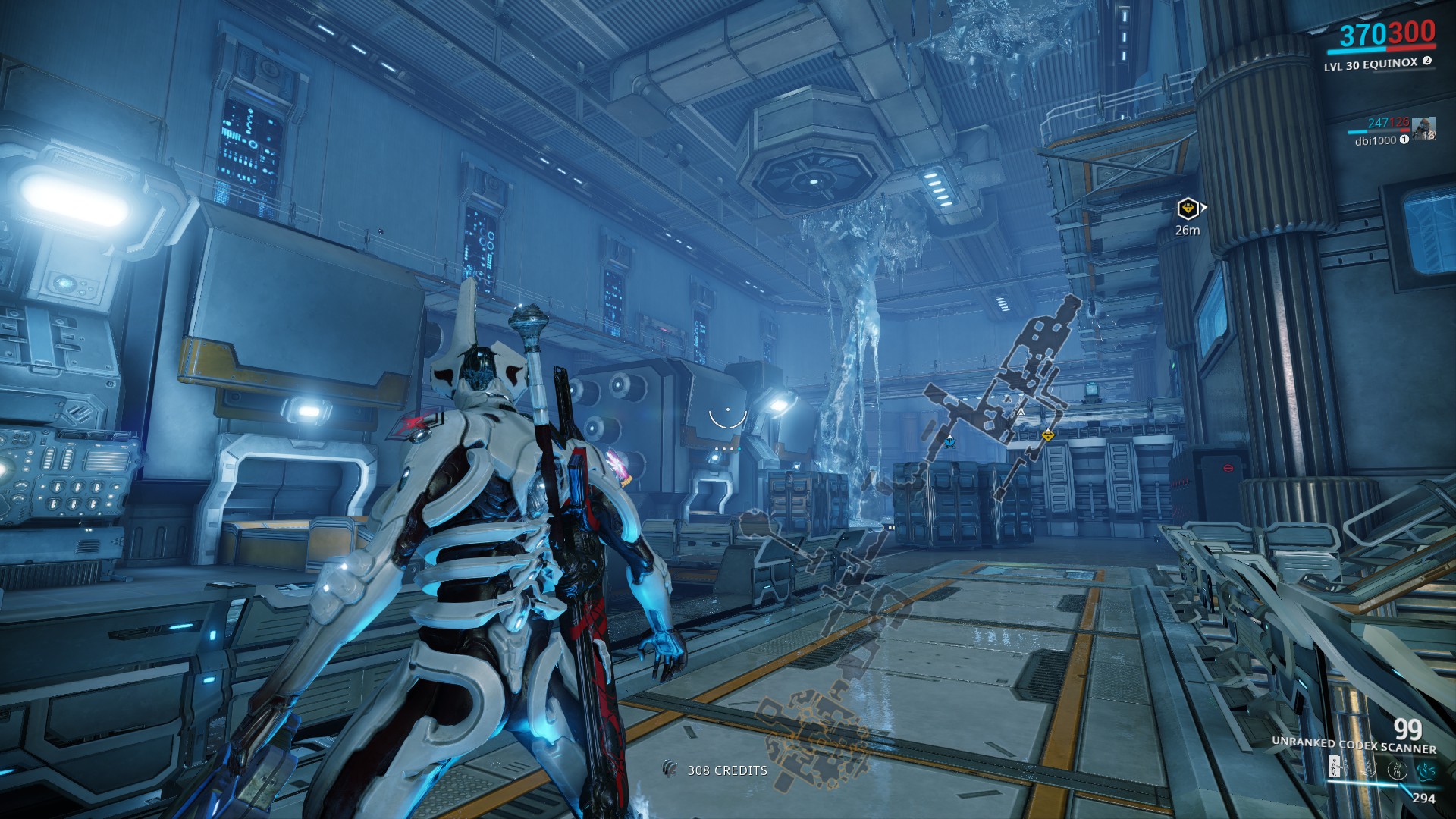The width and height of the screenshot is (1456, 819).
Task: Click the white player arrow on map
Action: [x=1021, y=412]
